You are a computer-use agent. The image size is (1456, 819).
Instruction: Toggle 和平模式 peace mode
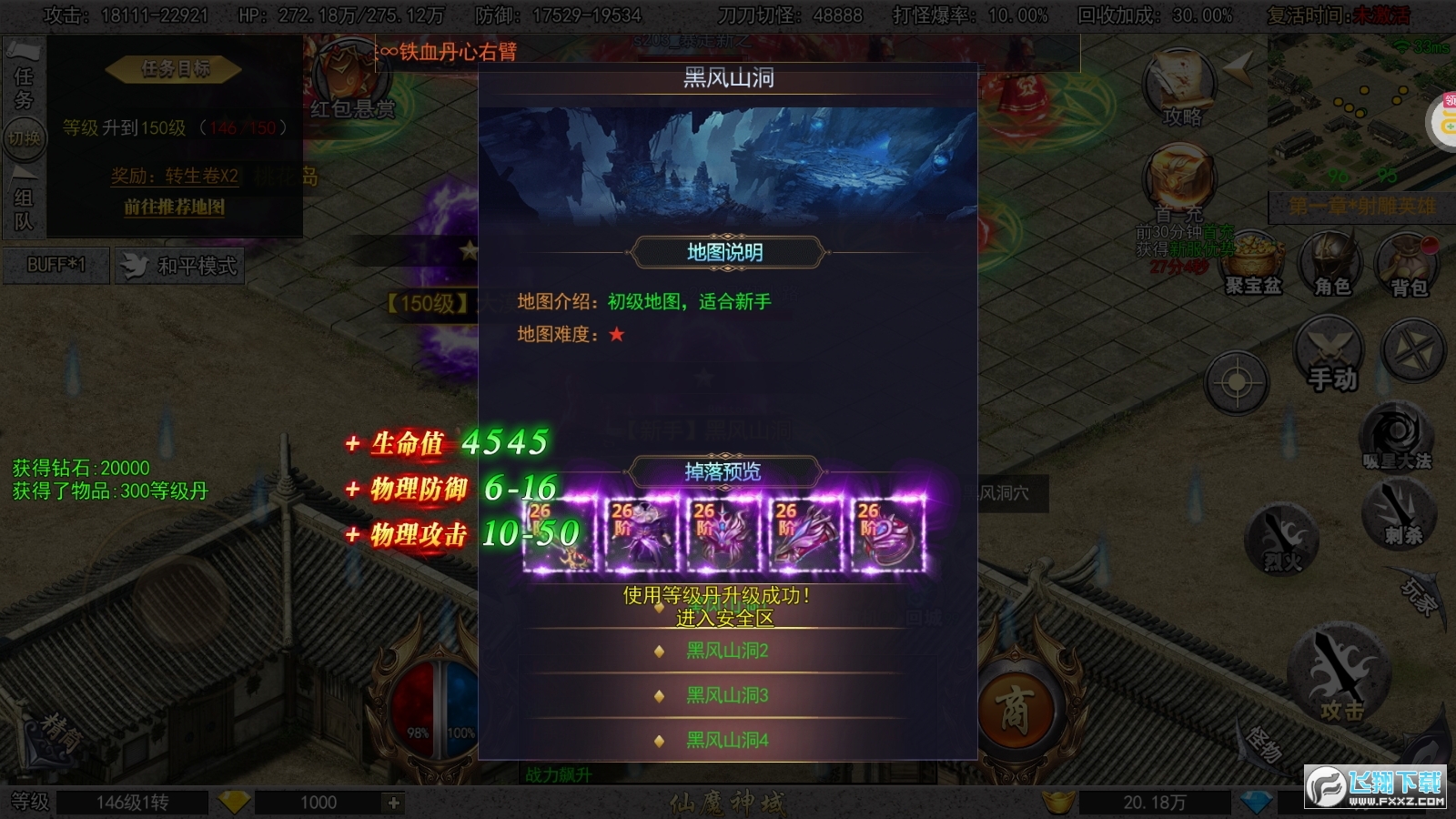[178, 266]
